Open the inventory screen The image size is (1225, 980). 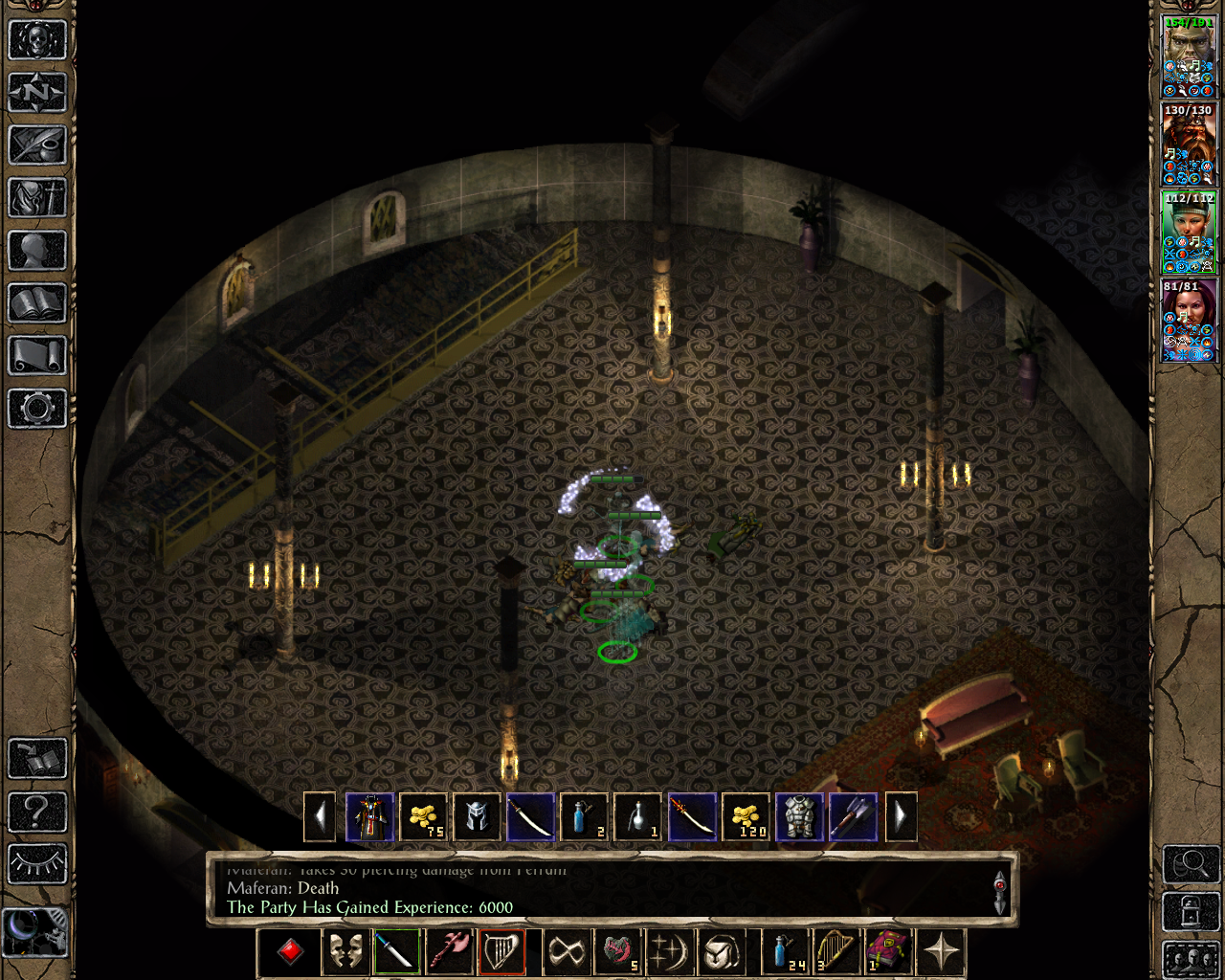[x=37, y=198]
